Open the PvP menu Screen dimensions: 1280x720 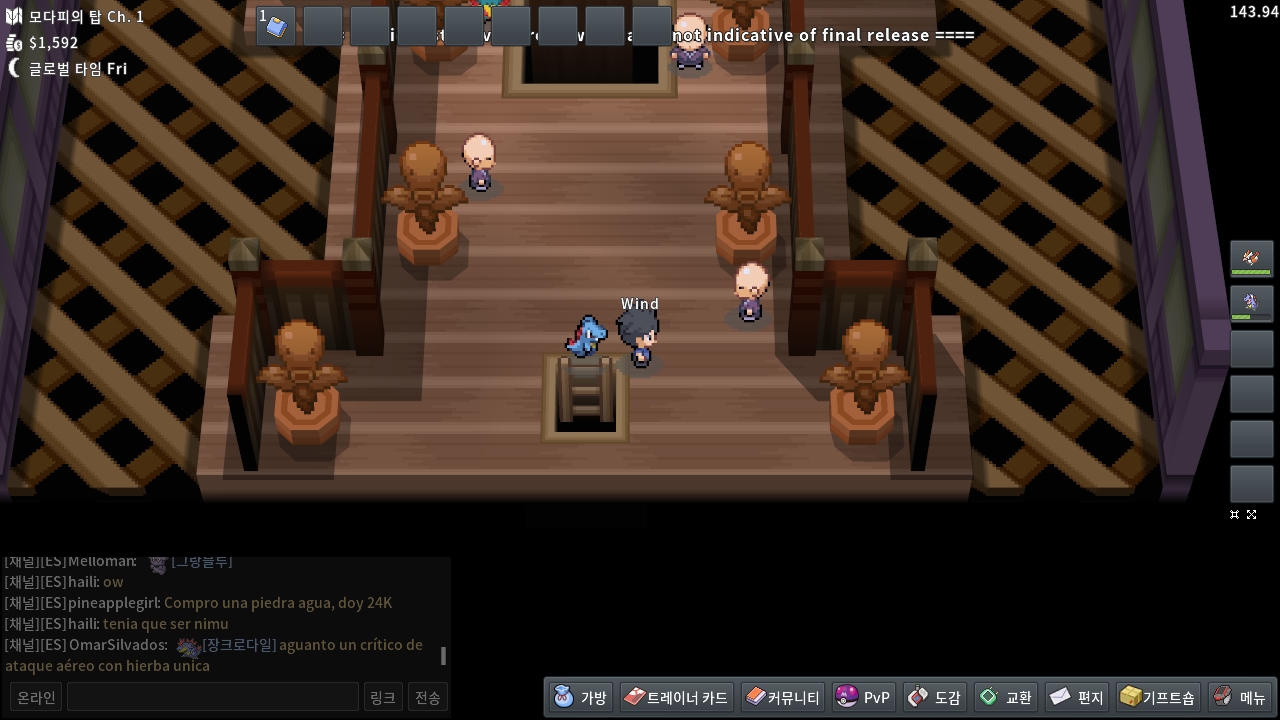(863, 697)
